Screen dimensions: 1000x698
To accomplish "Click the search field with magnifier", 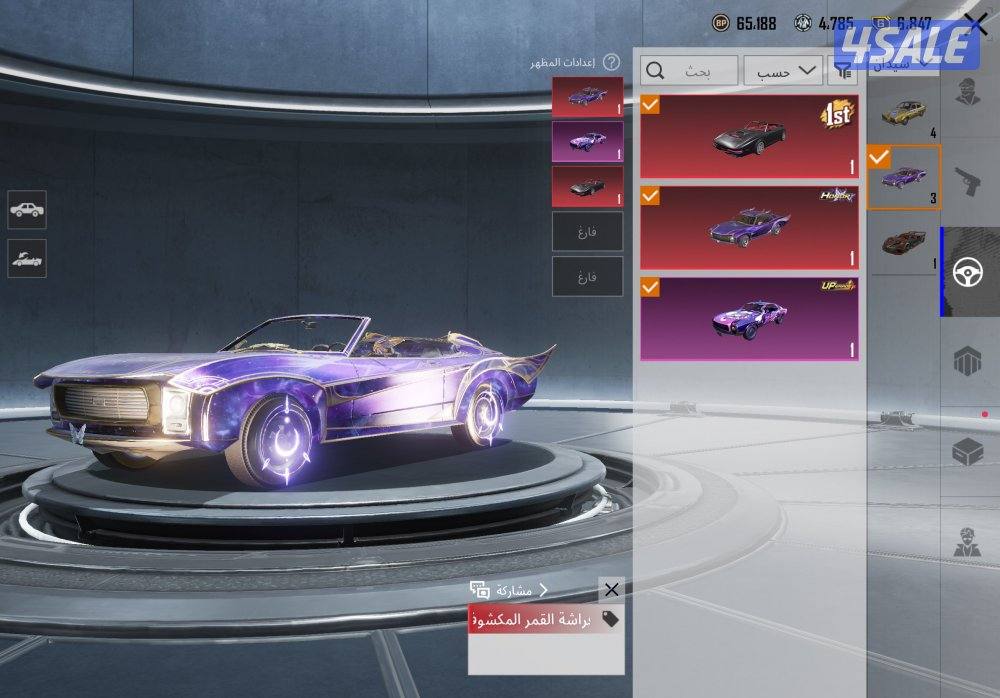I will 690,70.
